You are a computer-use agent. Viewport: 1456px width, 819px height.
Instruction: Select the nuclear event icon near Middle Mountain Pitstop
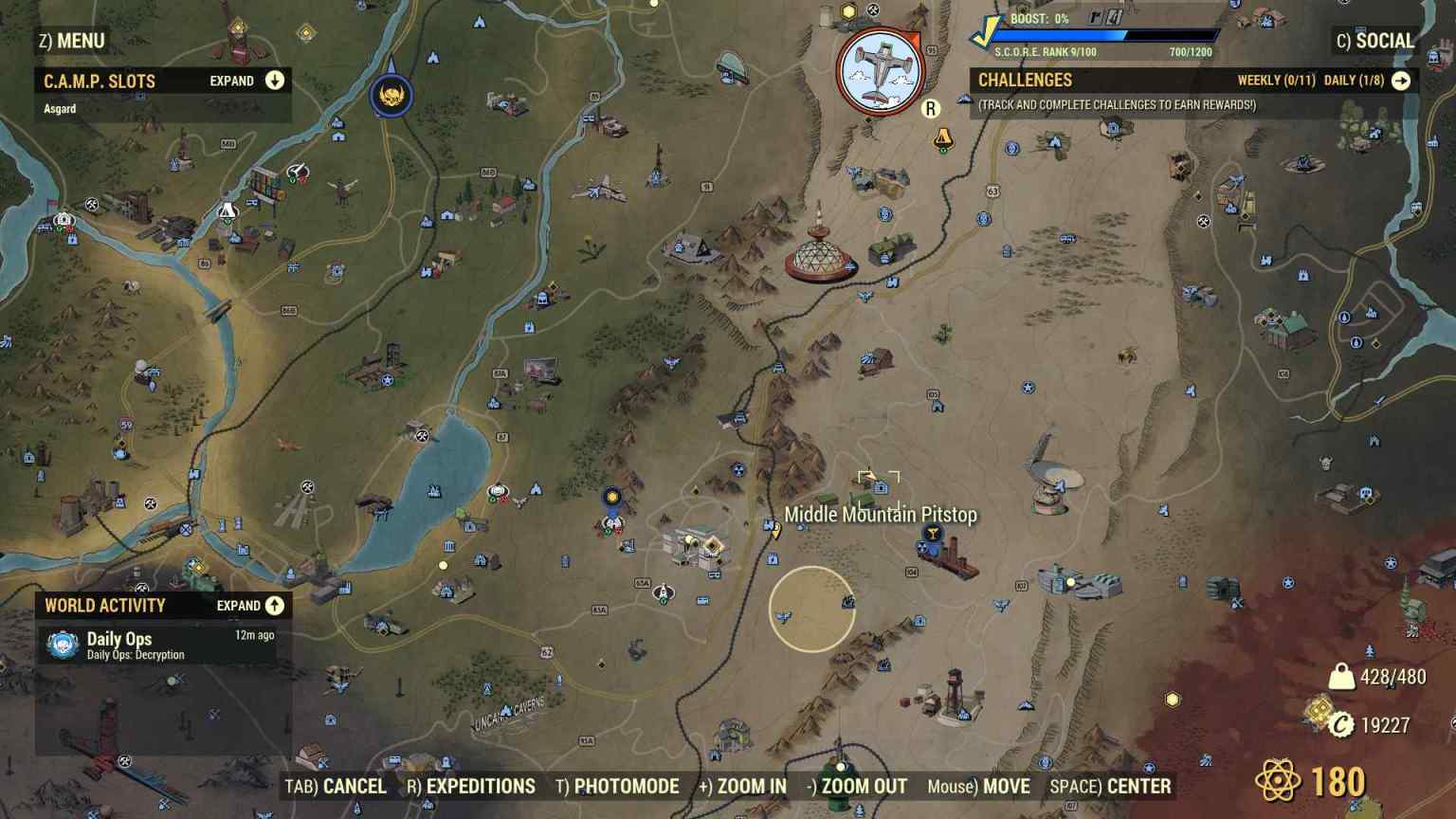[x=923, y=547]
